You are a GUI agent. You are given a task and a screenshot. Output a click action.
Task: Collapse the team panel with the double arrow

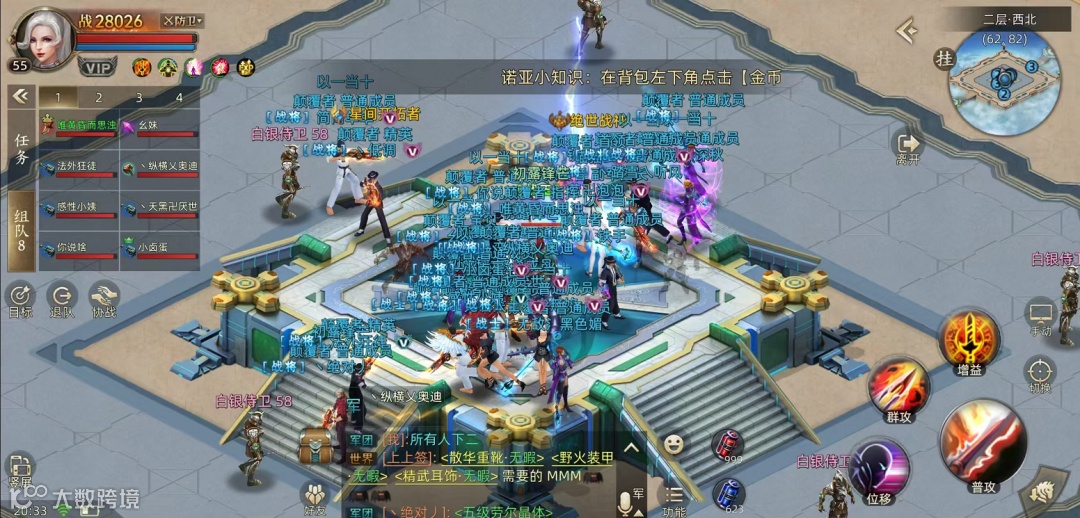pos(19,96)
